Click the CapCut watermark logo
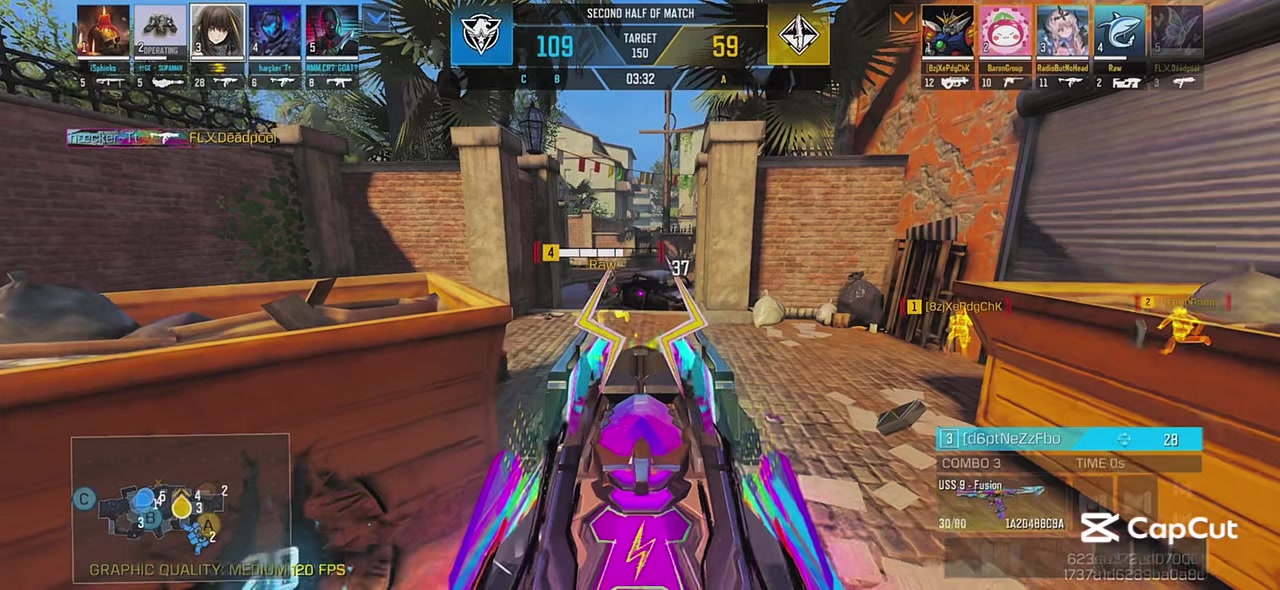This screenshot has width=1280, height=590. [1159, 527]
